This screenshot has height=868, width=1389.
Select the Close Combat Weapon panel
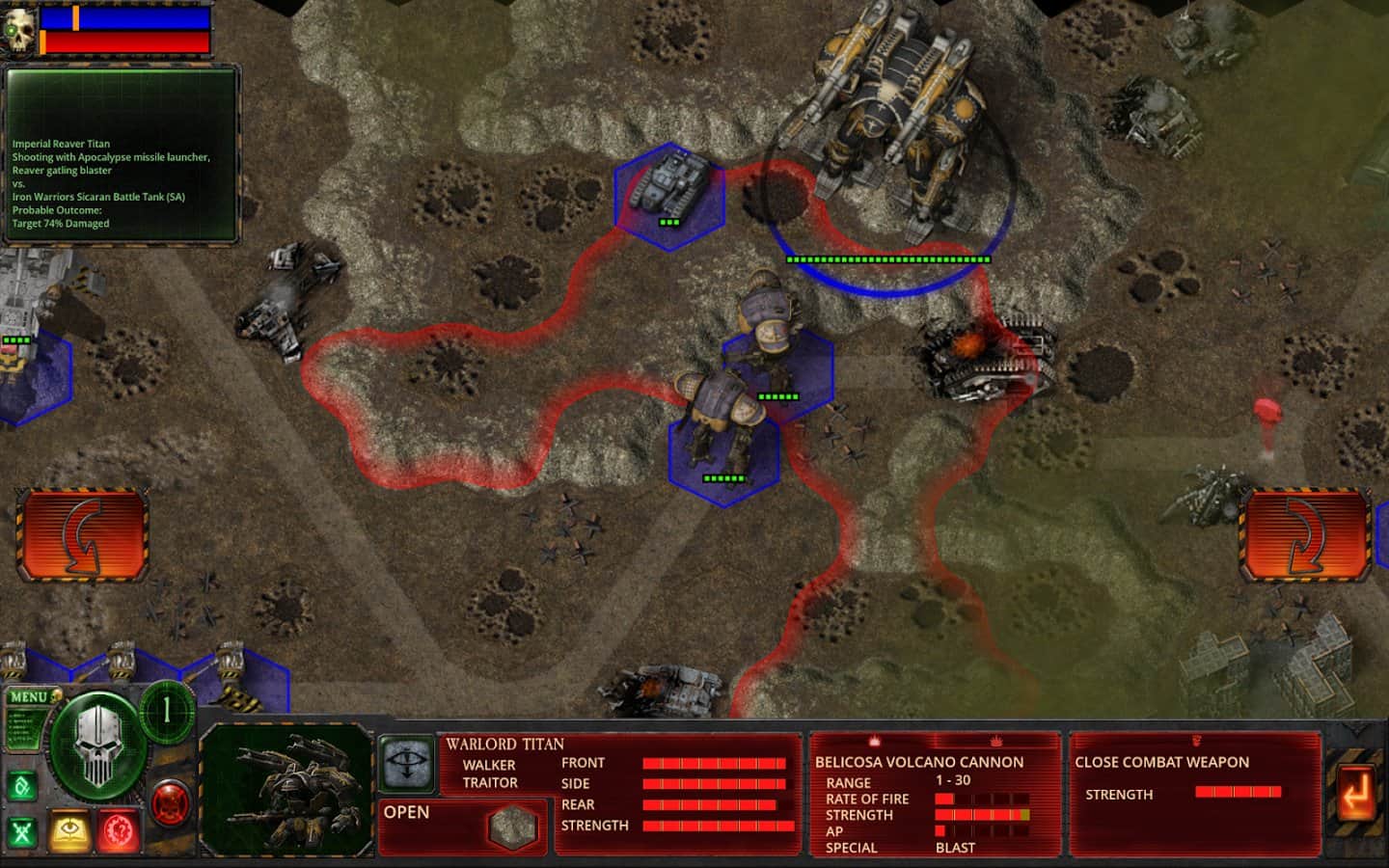1194,795
